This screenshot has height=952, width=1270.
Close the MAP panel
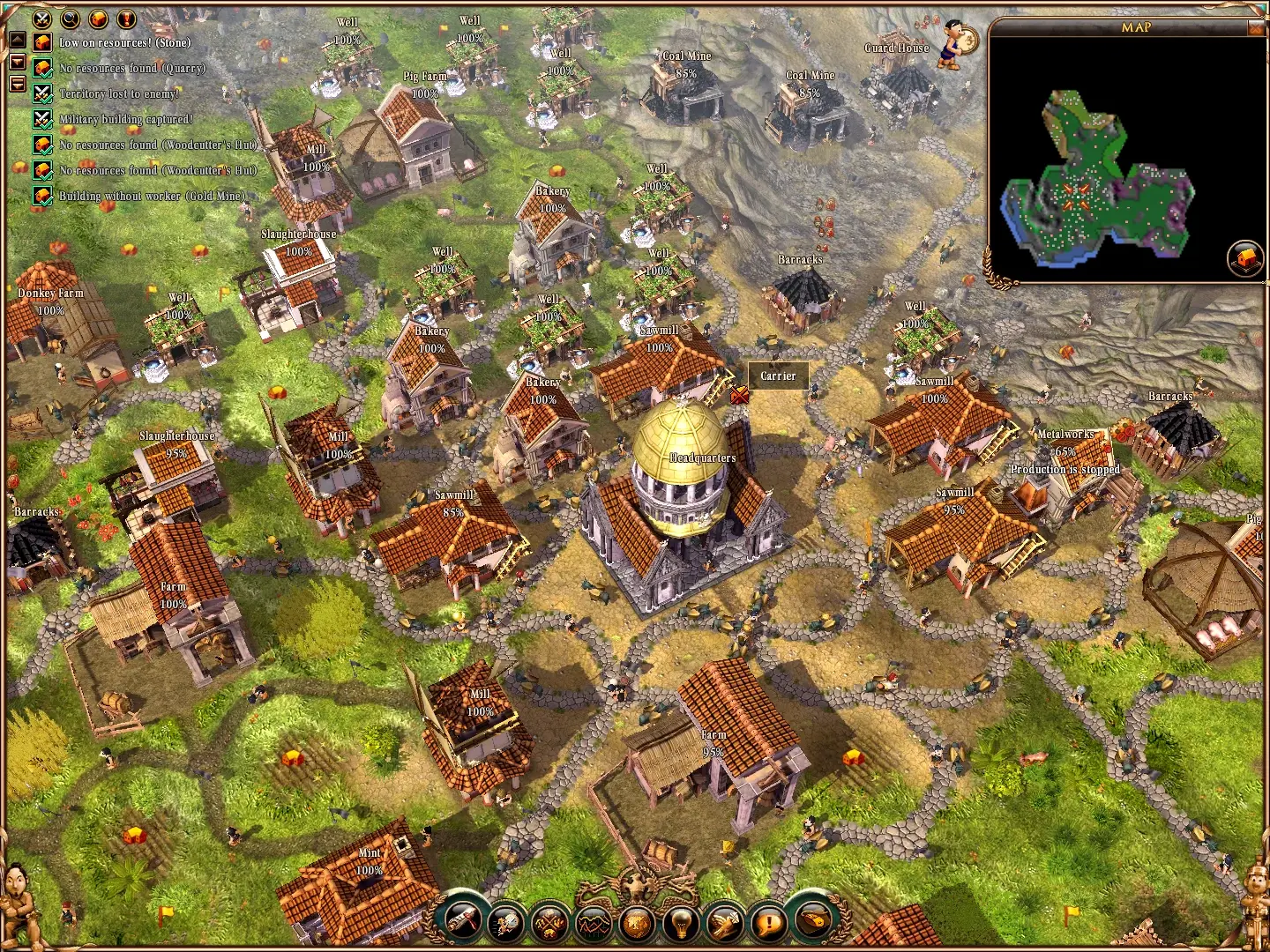(1257, 28)
